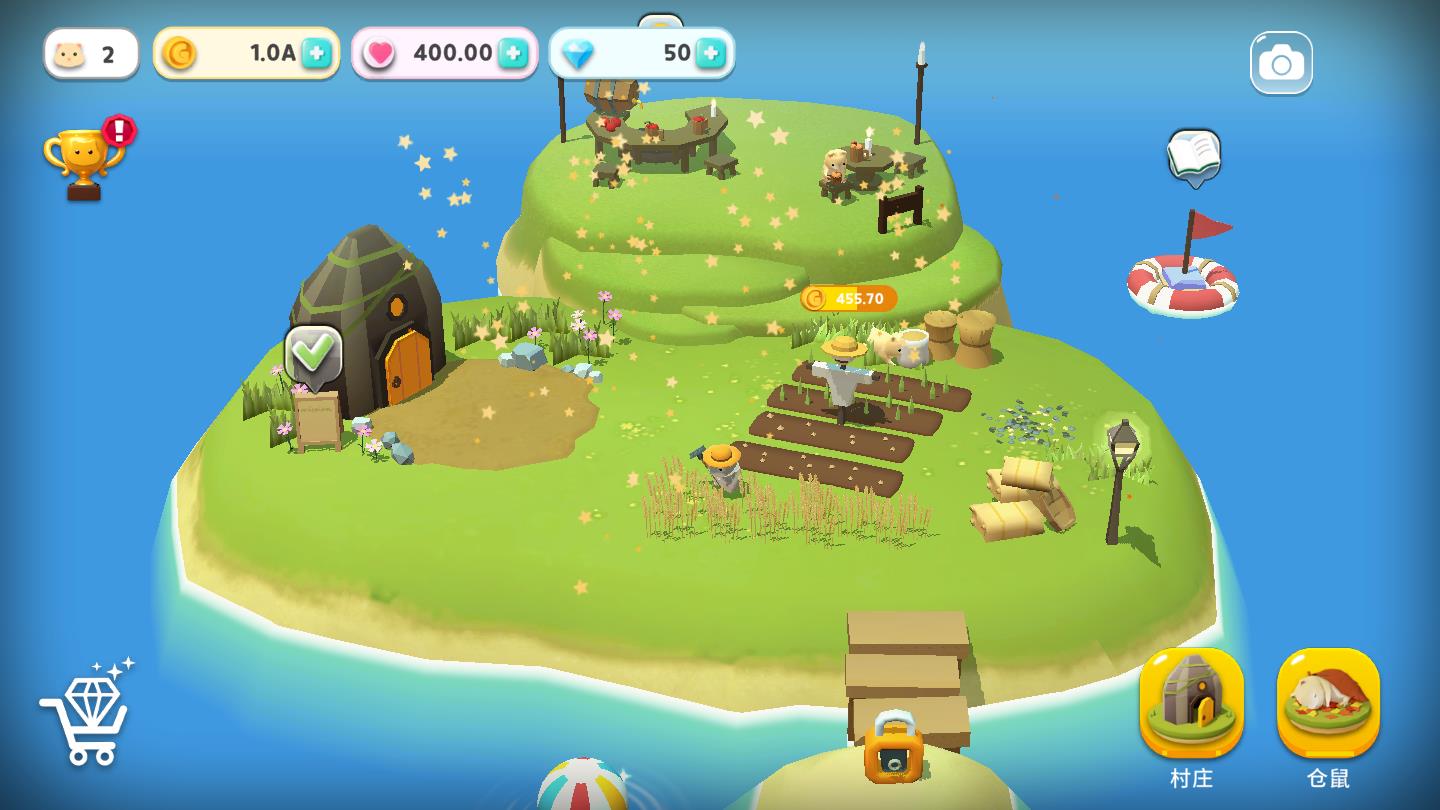1440x810 pixels.
Task: Add diamonds with the plus button
Action: tap(710, 53)
